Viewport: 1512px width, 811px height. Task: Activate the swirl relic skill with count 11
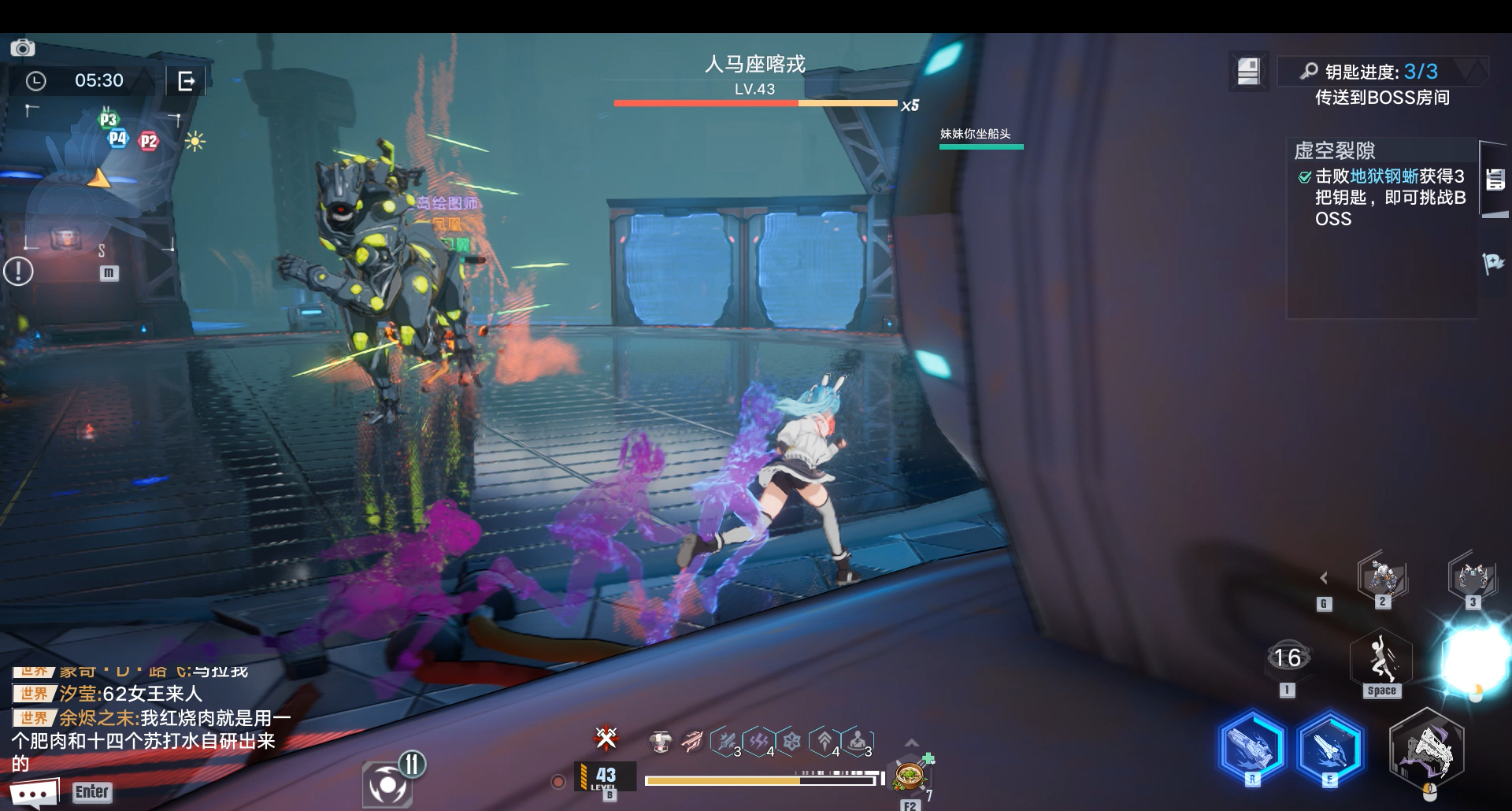(x=387, y=783)
